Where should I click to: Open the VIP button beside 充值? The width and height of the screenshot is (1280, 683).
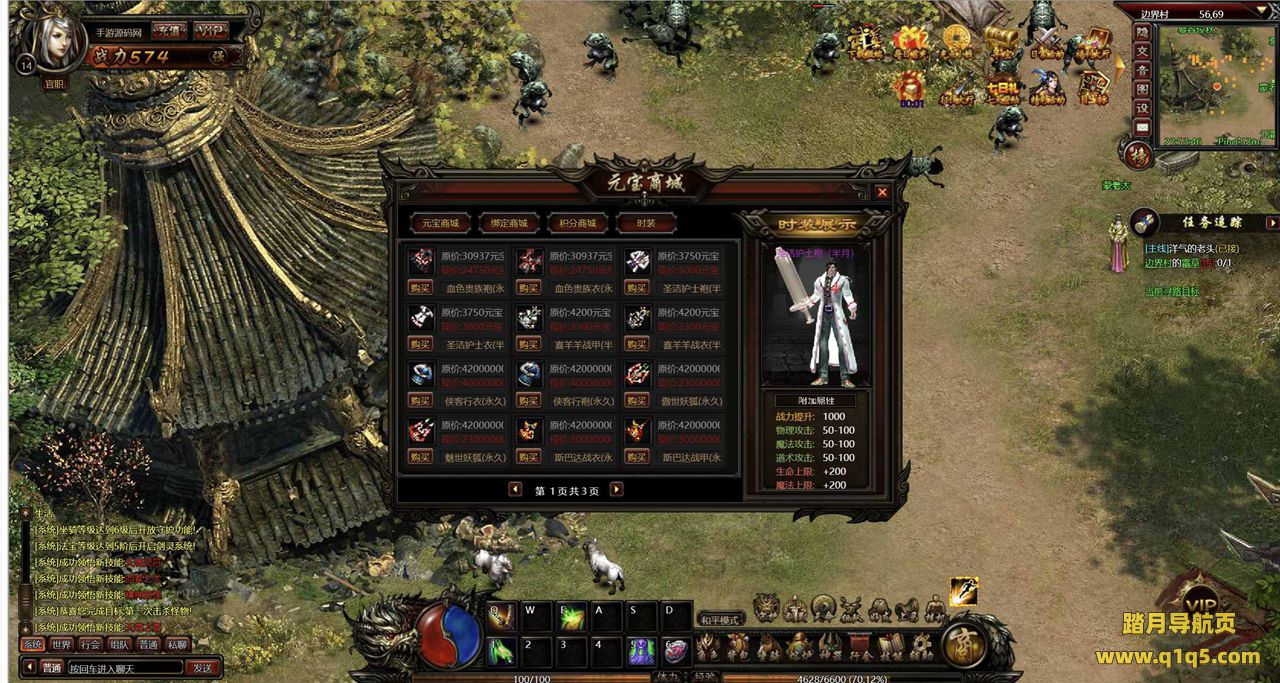pyautogui.click(x=210, y=31)
